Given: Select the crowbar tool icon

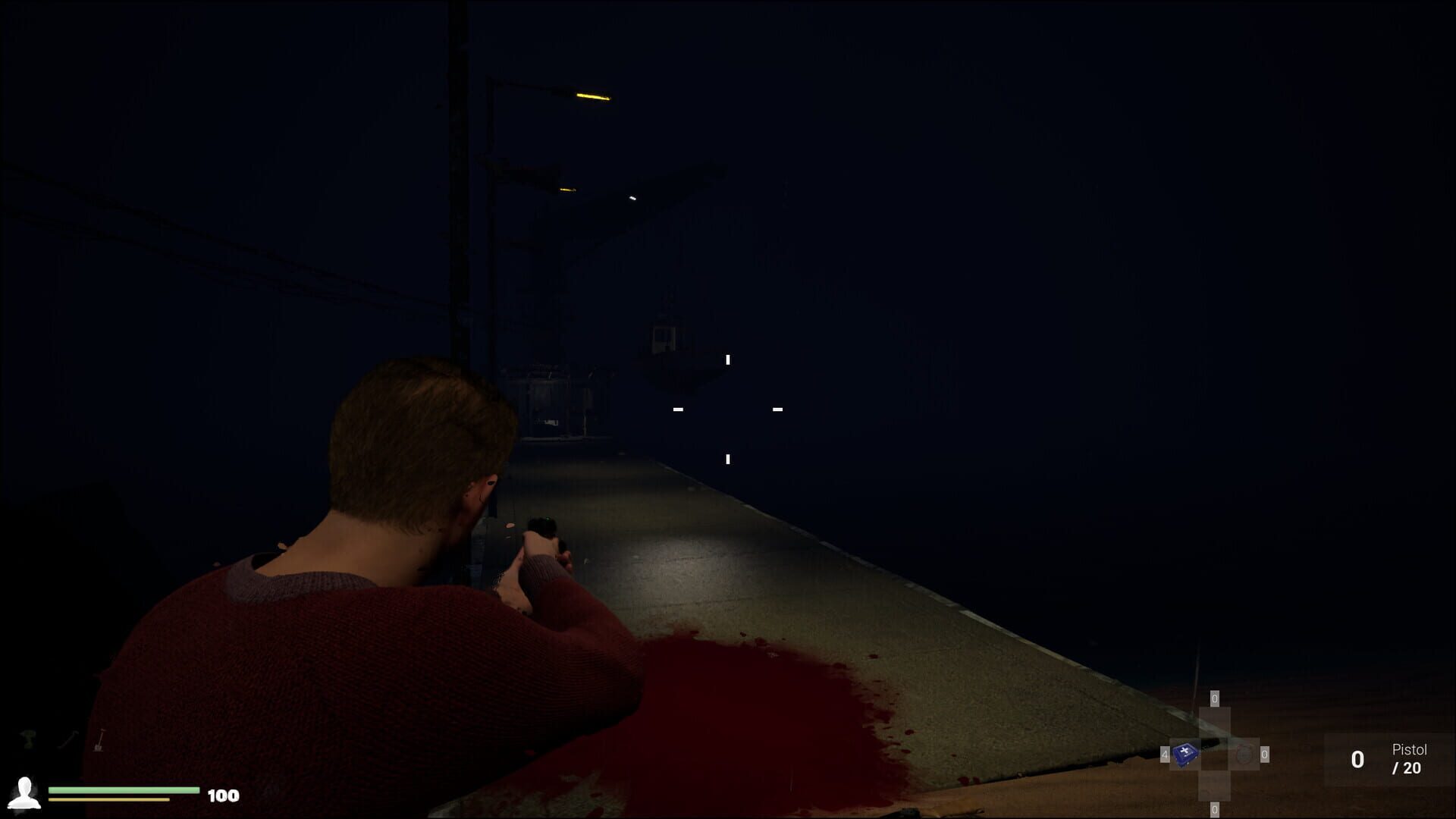Looking at the screenshot, I should coord(67,740).
